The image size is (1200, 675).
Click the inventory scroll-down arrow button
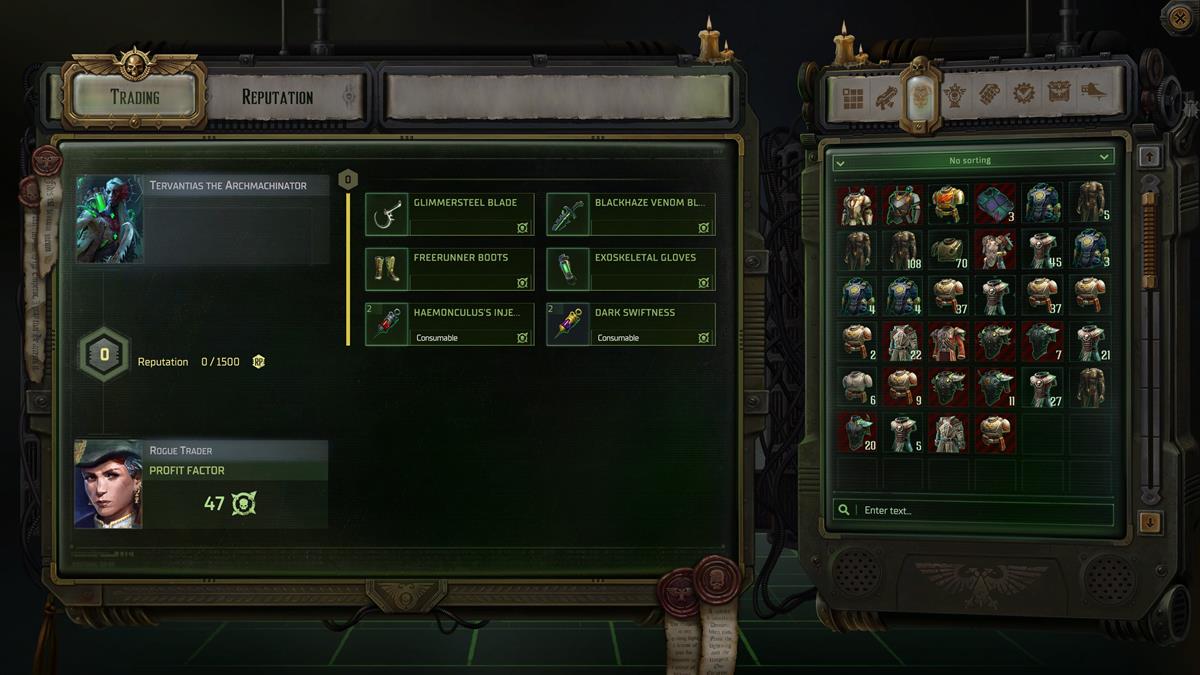pyautogui.click(x=1150, y=522)
